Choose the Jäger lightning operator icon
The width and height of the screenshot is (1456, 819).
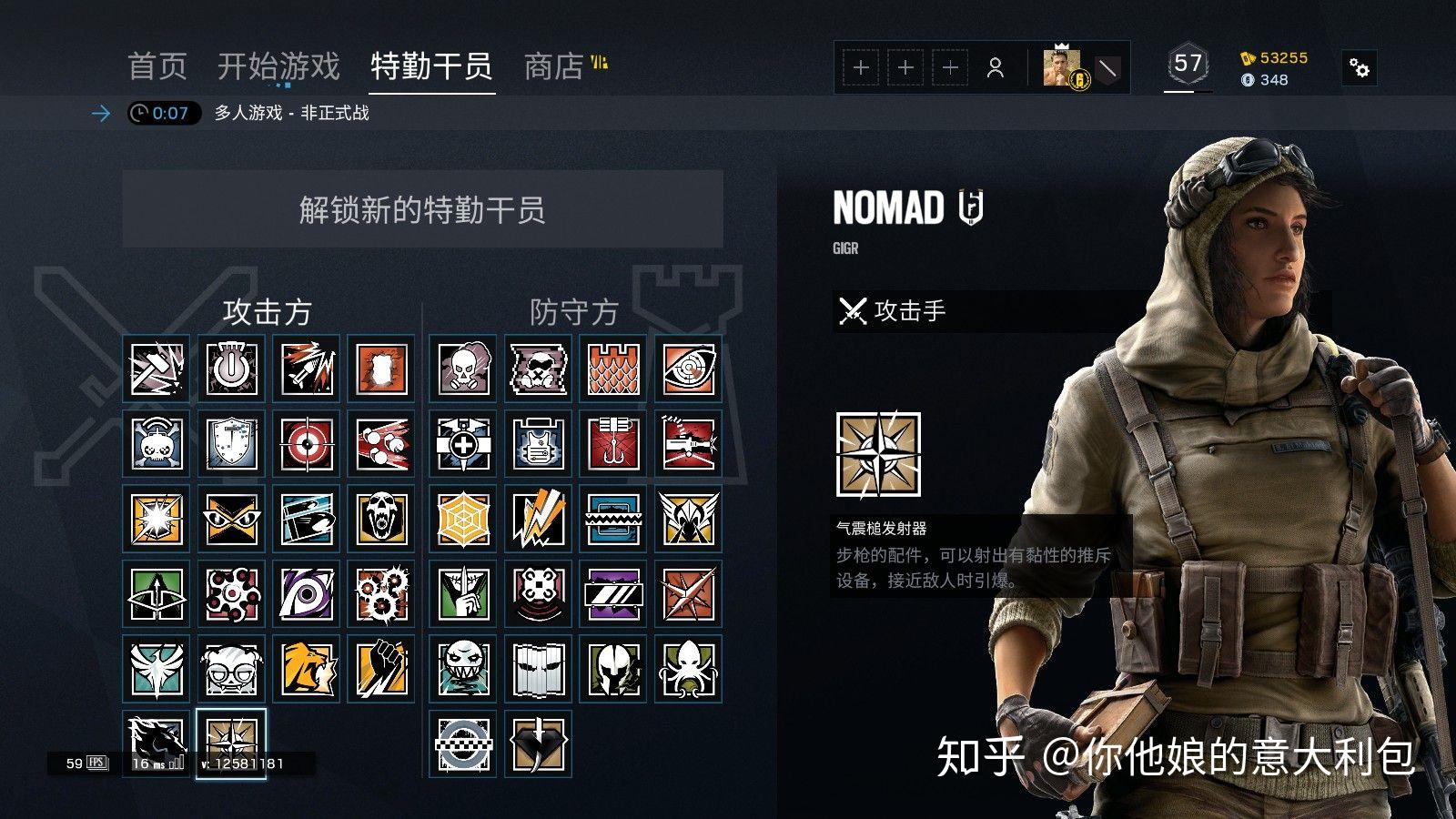[x=539, y=519]
